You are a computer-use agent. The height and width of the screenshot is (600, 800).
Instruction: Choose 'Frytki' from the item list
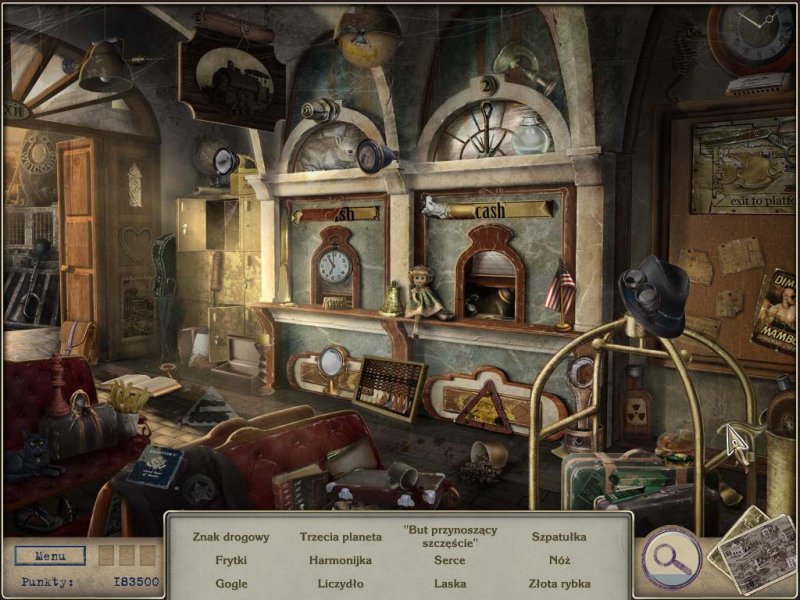click(x=231, y=560)
